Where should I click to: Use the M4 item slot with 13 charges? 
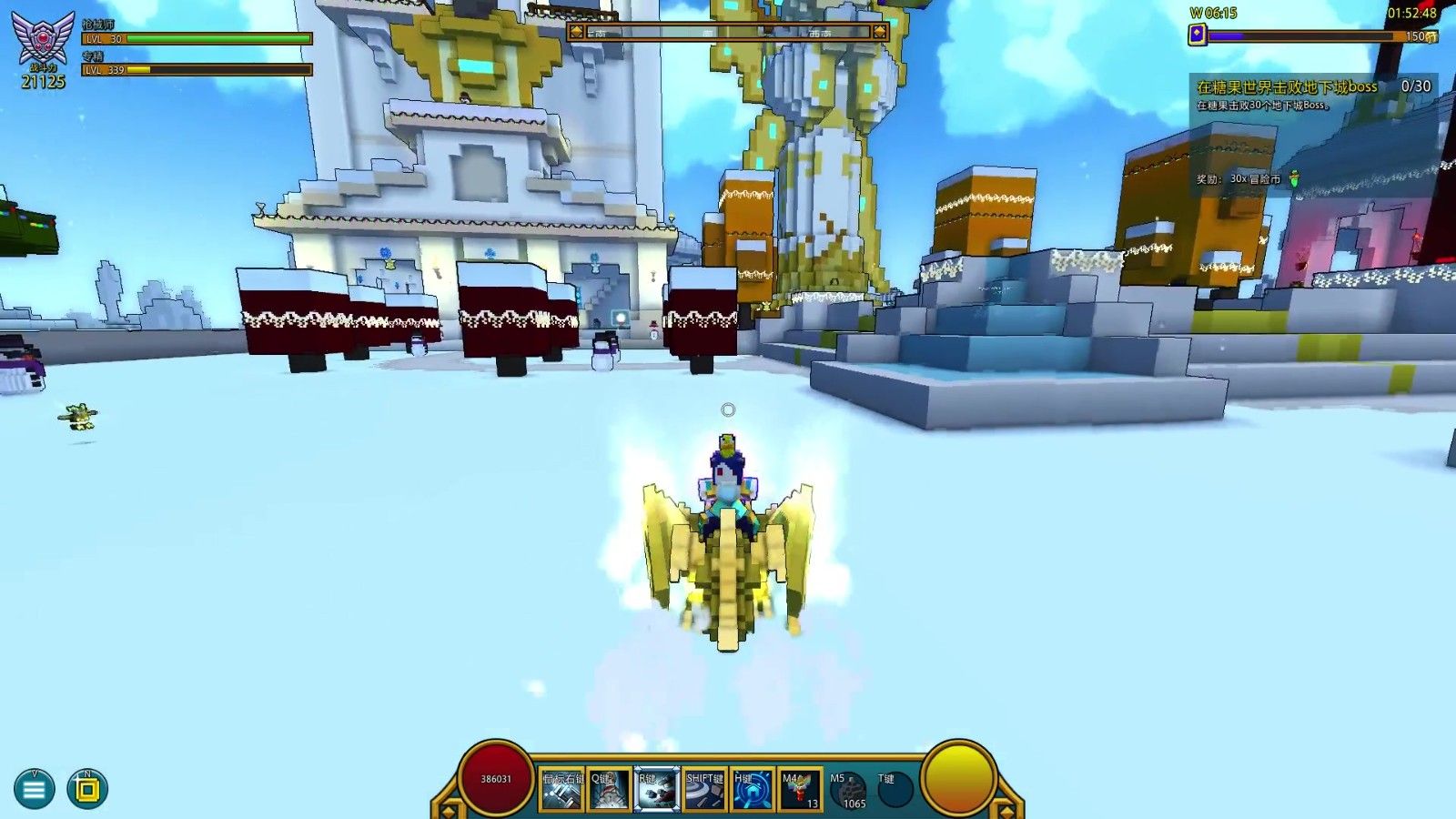(x=800, y=790)
